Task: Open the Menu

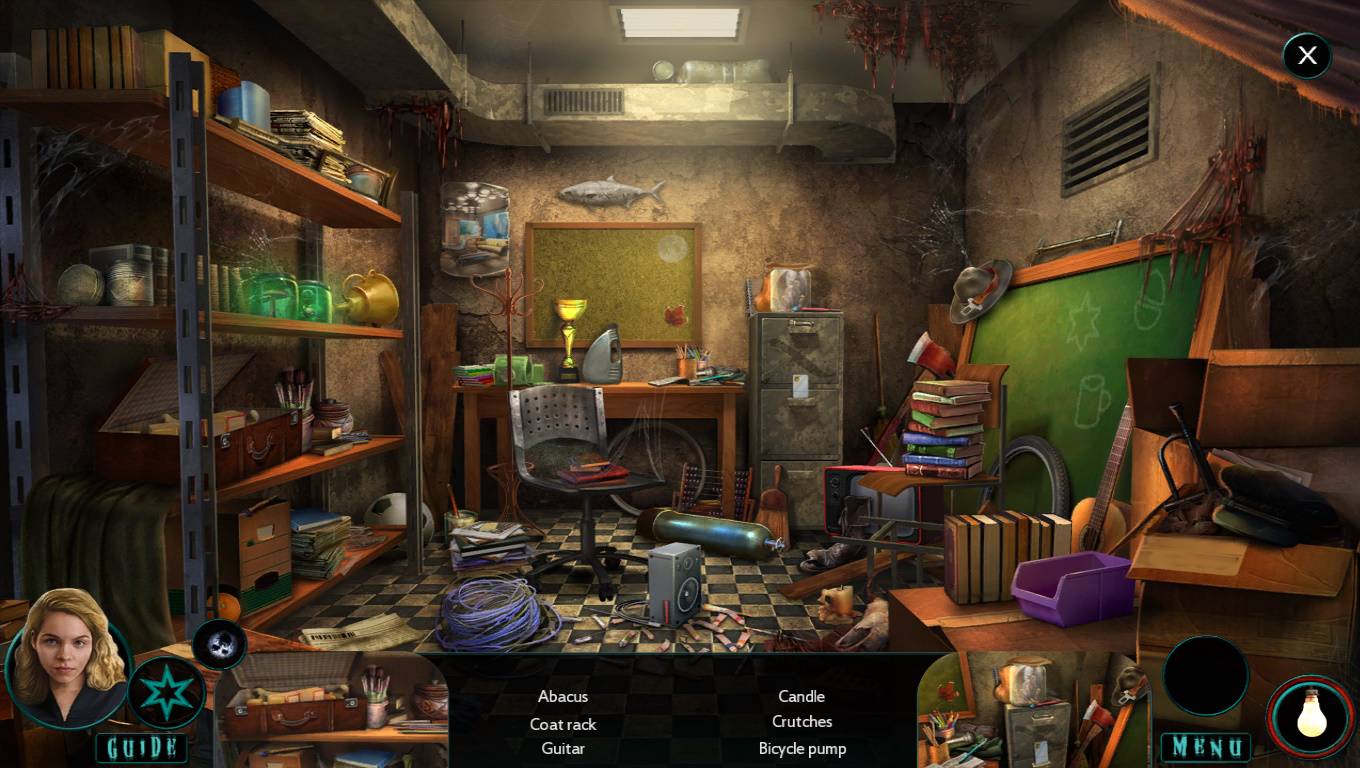Action: 1205,747
